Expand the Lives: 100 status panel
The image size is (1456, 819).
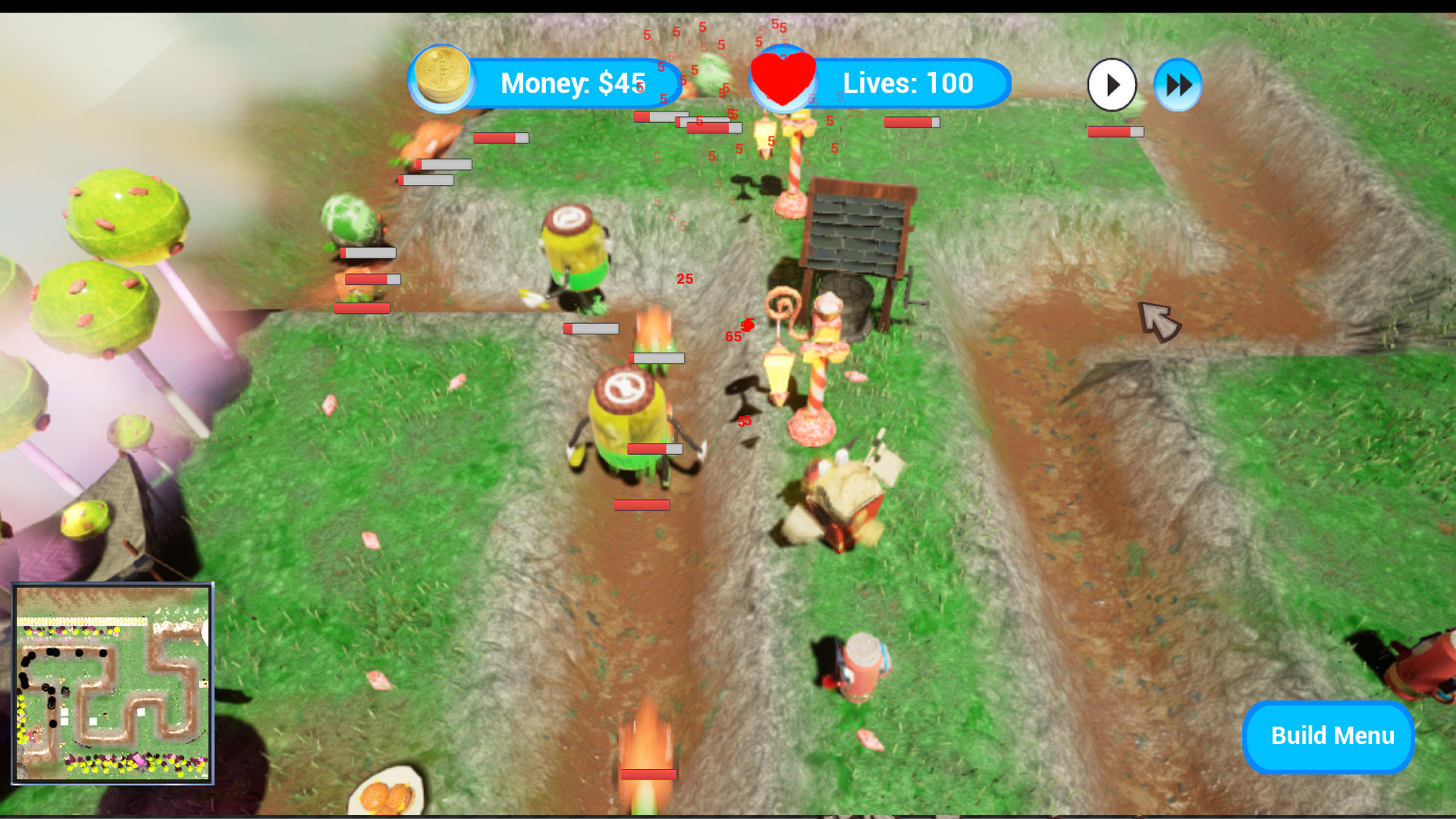click(908, 83)
